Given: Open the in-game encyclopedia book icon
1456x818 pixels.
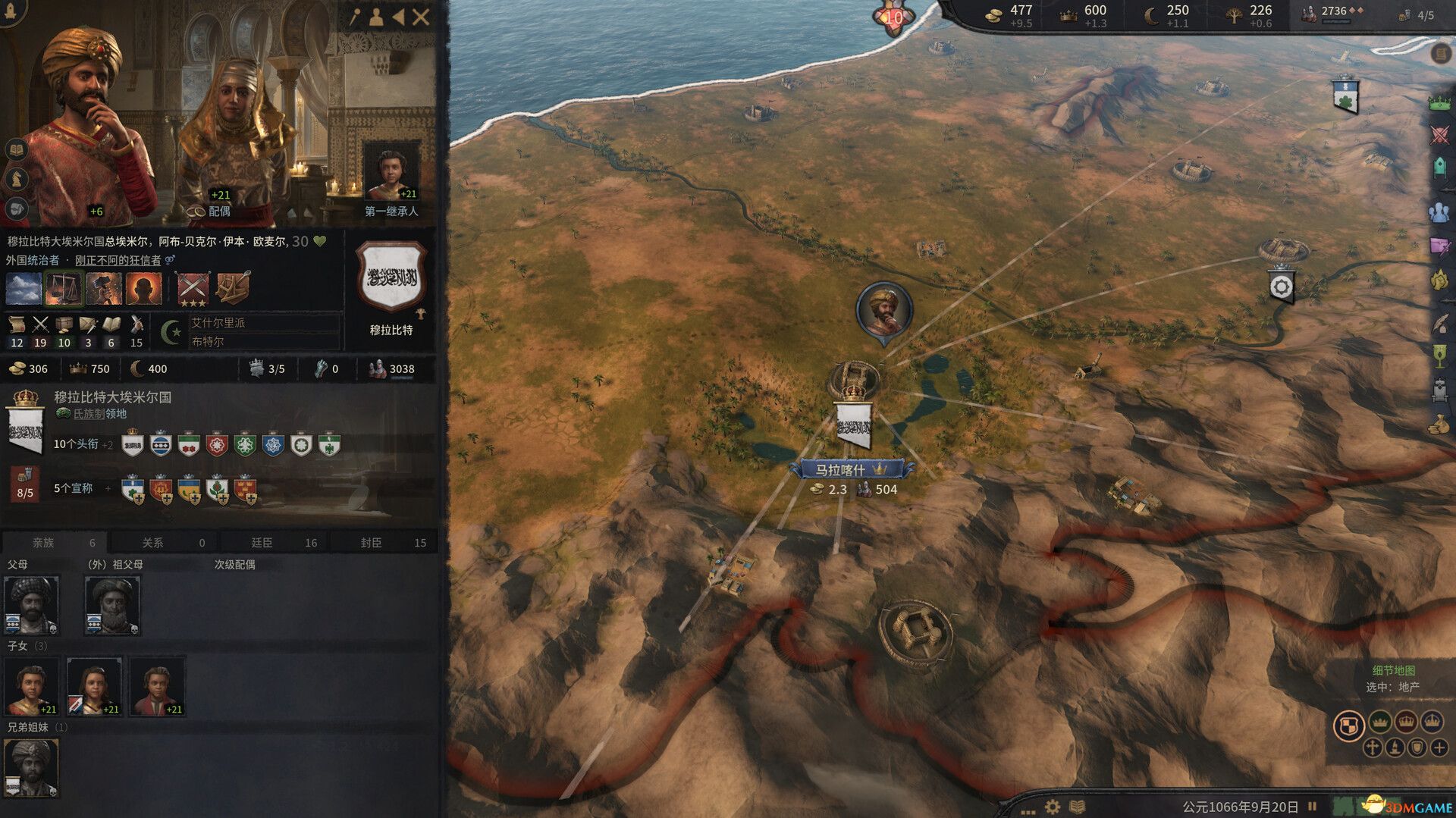Looking at the screenshot, I should tap(1077, 805).
